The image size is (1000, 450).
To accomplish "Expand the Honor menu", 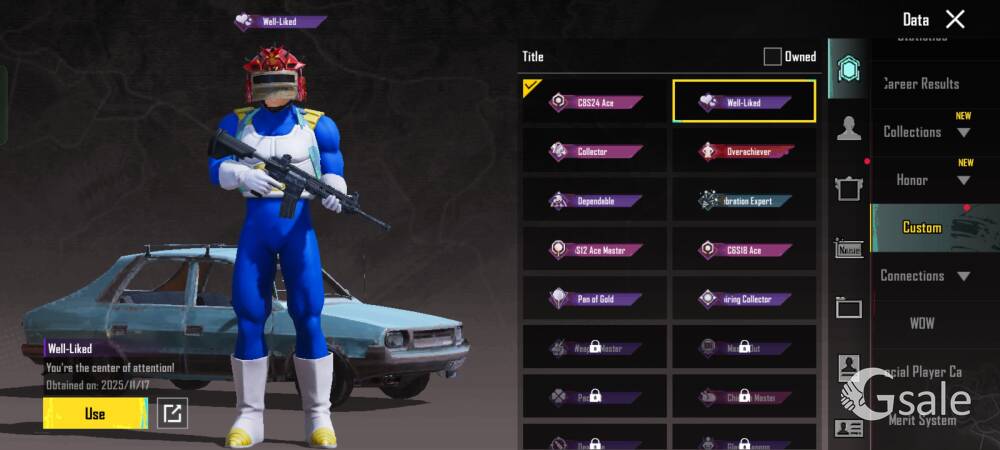I will (x=925, y=180).
